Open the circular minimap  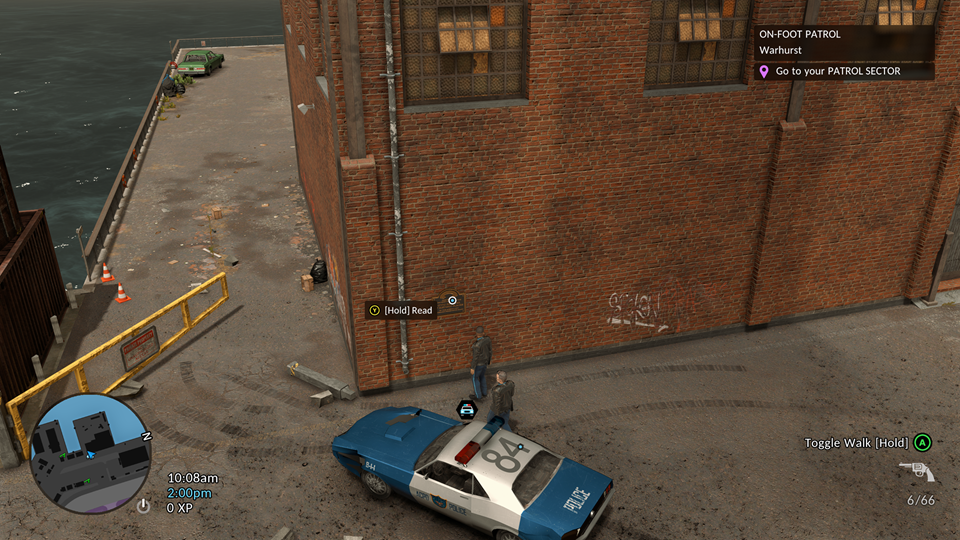click(x=91, y=453)
